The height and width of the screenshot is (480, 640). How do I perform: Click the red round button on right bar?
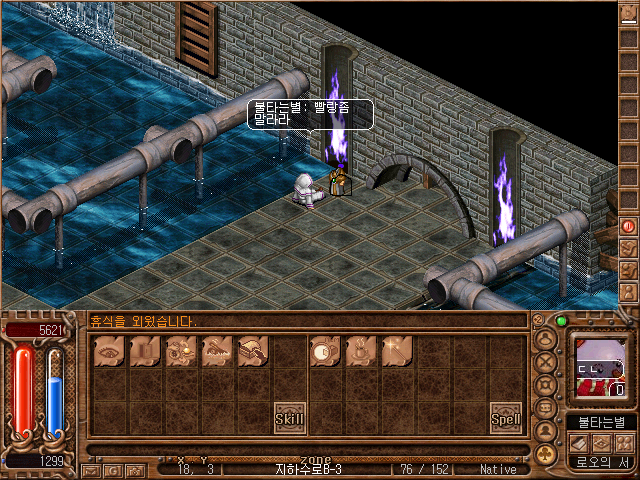(629, 227)
